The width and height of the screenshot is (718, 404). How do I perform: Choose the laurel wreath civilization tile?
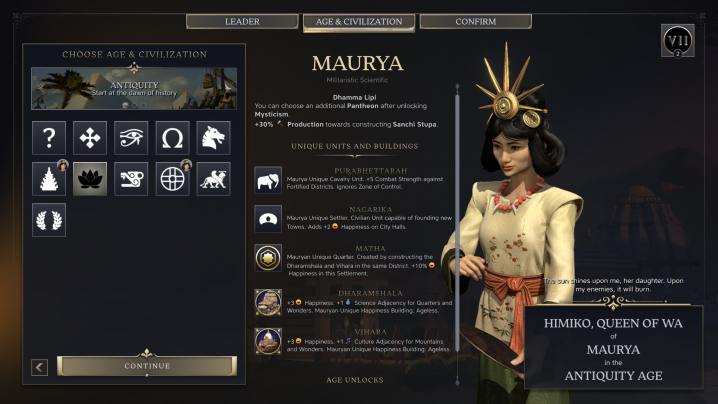[49, 220]
